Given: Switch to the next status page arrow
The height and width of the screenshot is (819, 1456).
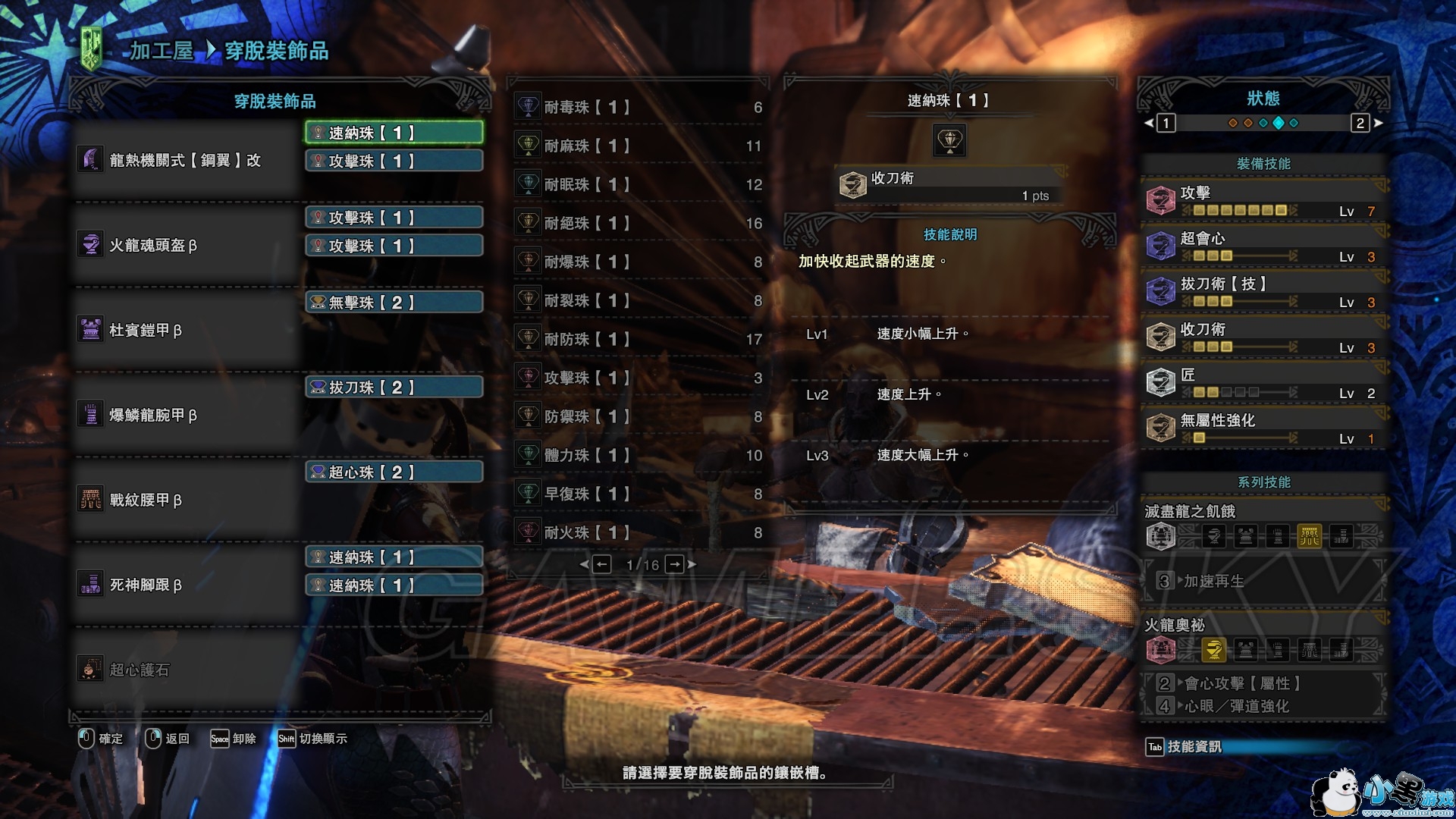Looking at the screenshot, I should coord(1378,123).
